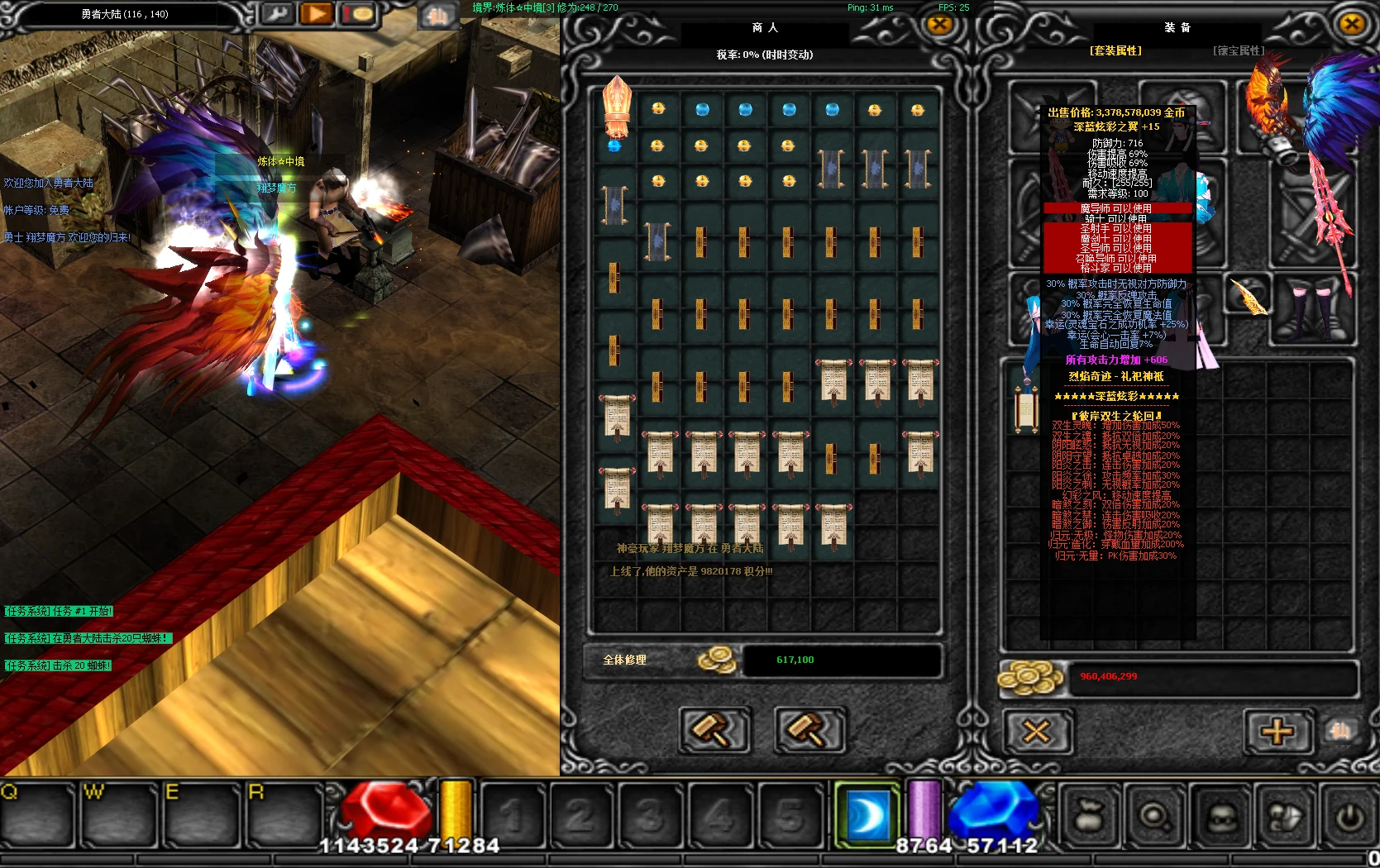Click the gold coin record button
Image resolution: width=1380 pixels, height=868 pixels.
pos(358,14)
